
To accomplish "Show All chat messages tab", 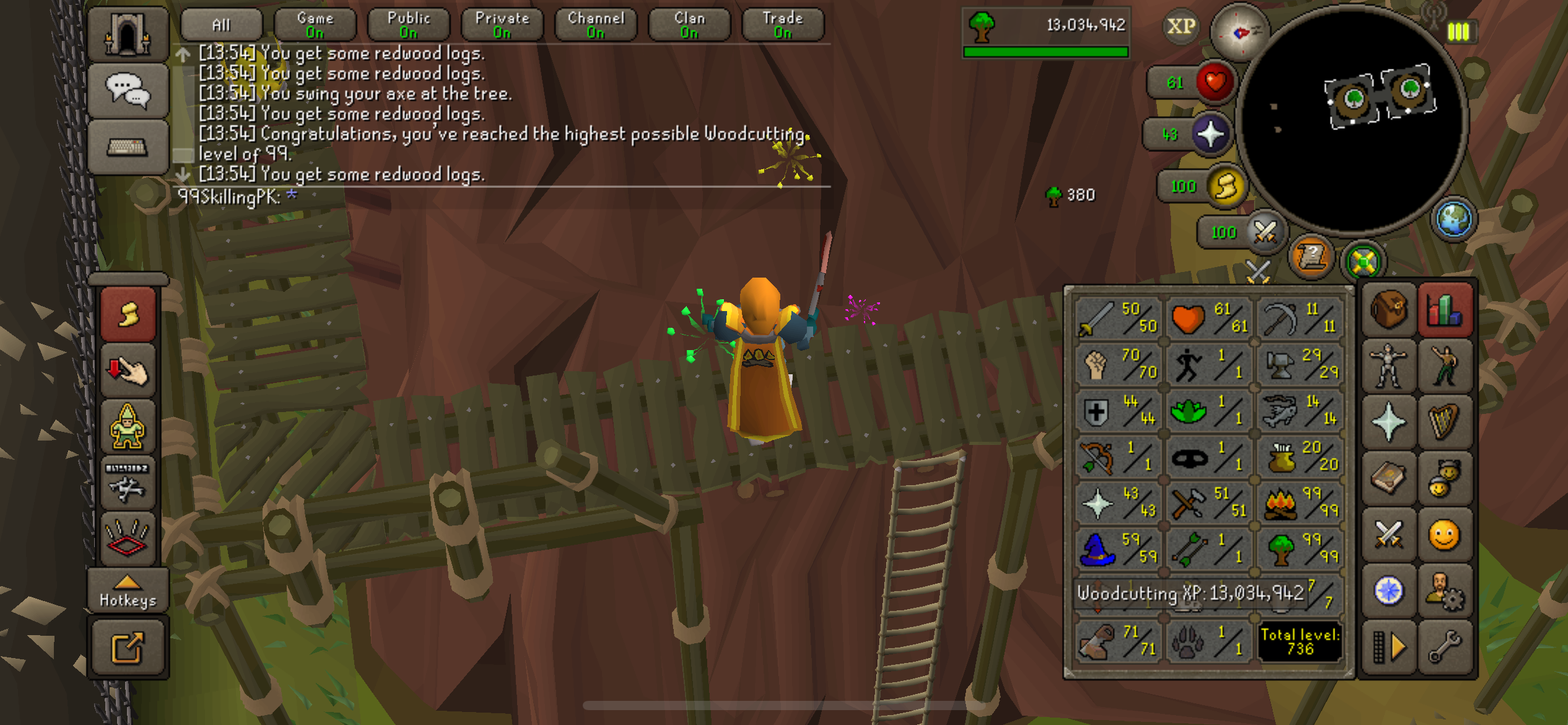I will (x=221, y=25).
